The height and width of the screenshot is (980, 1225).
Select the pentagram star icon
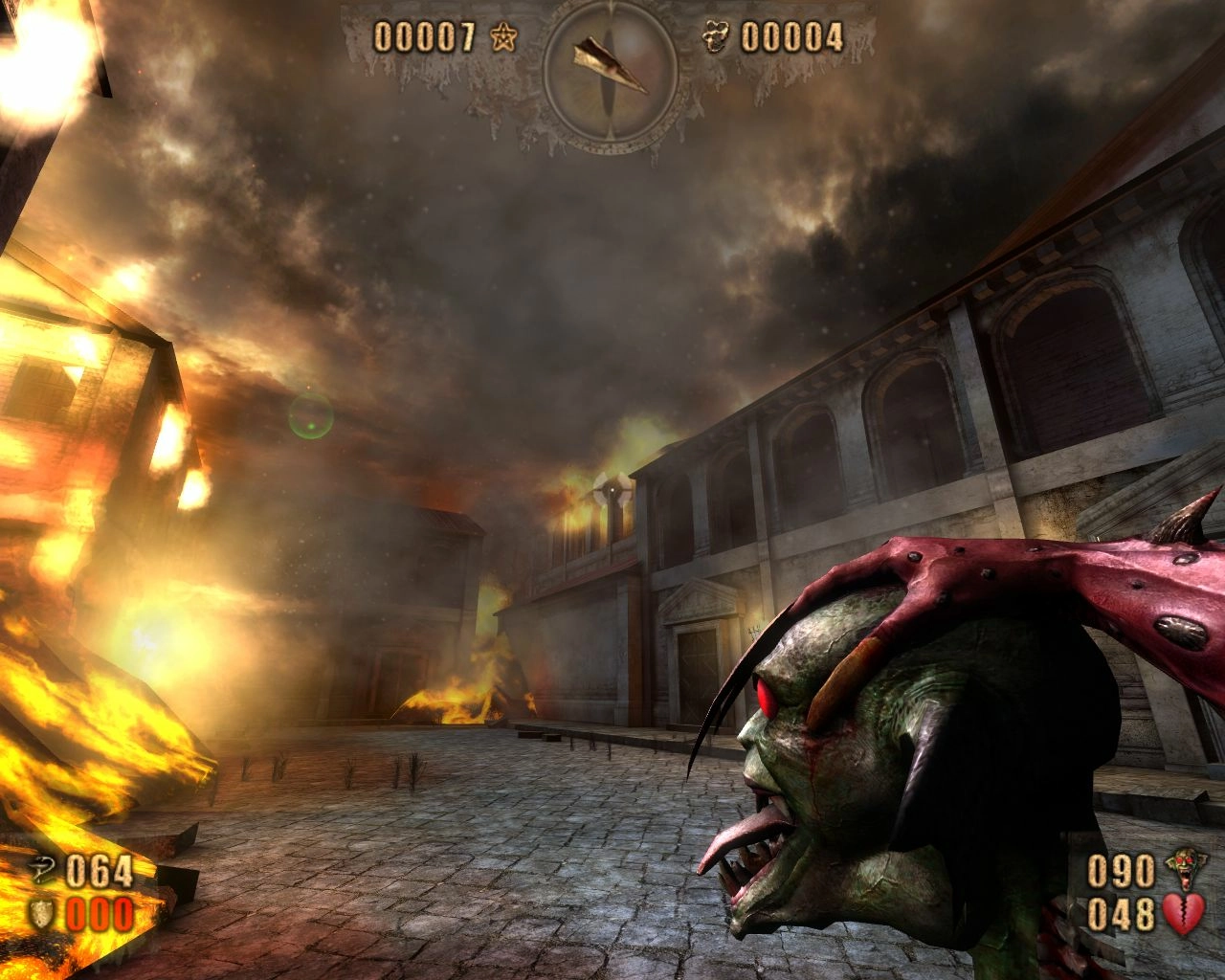(x=502, y=38)
